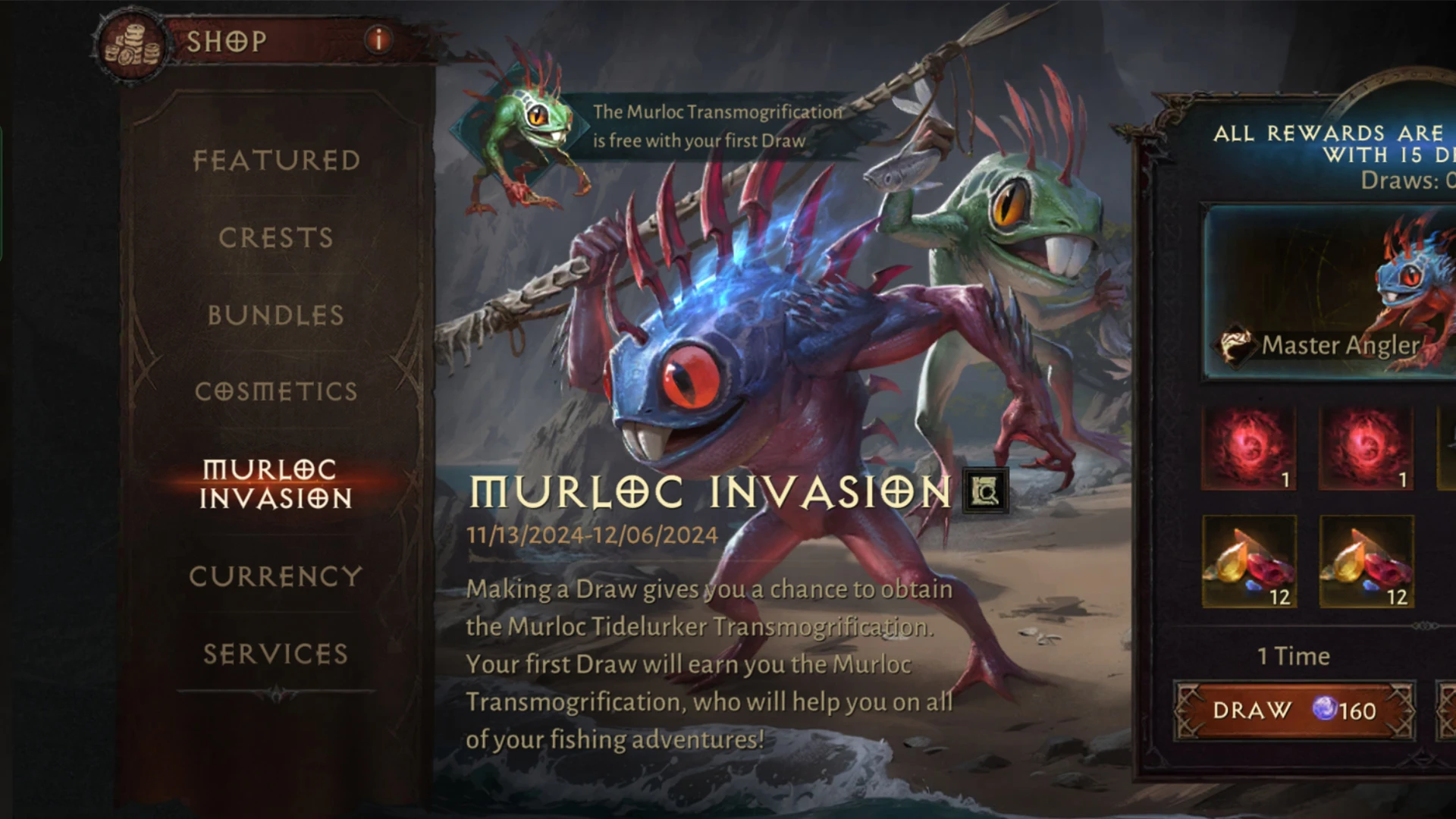Open the Featured shop category
Viewport: 1456px width, 819px height.
[276, 161]
